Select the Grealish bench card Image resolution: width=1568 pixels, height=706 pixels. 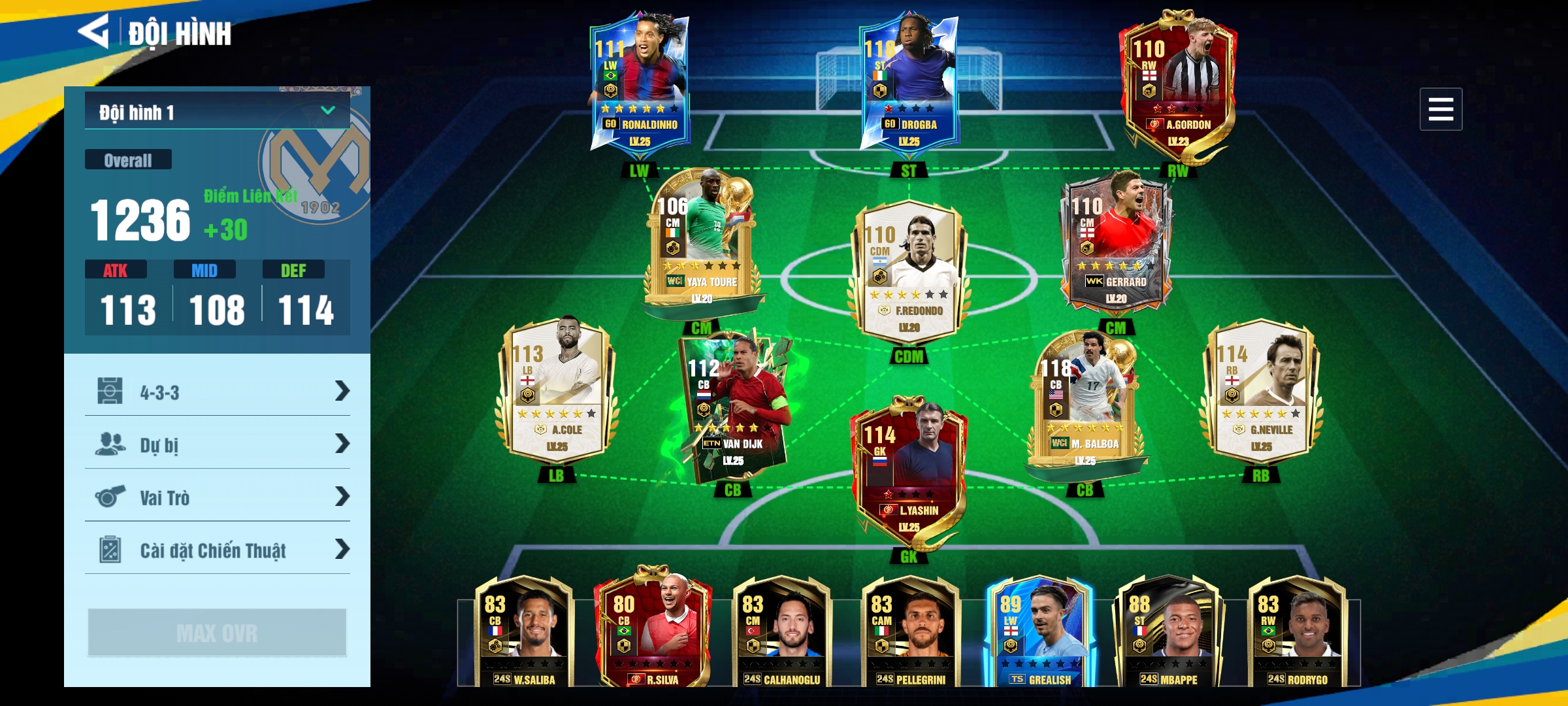1039,631
